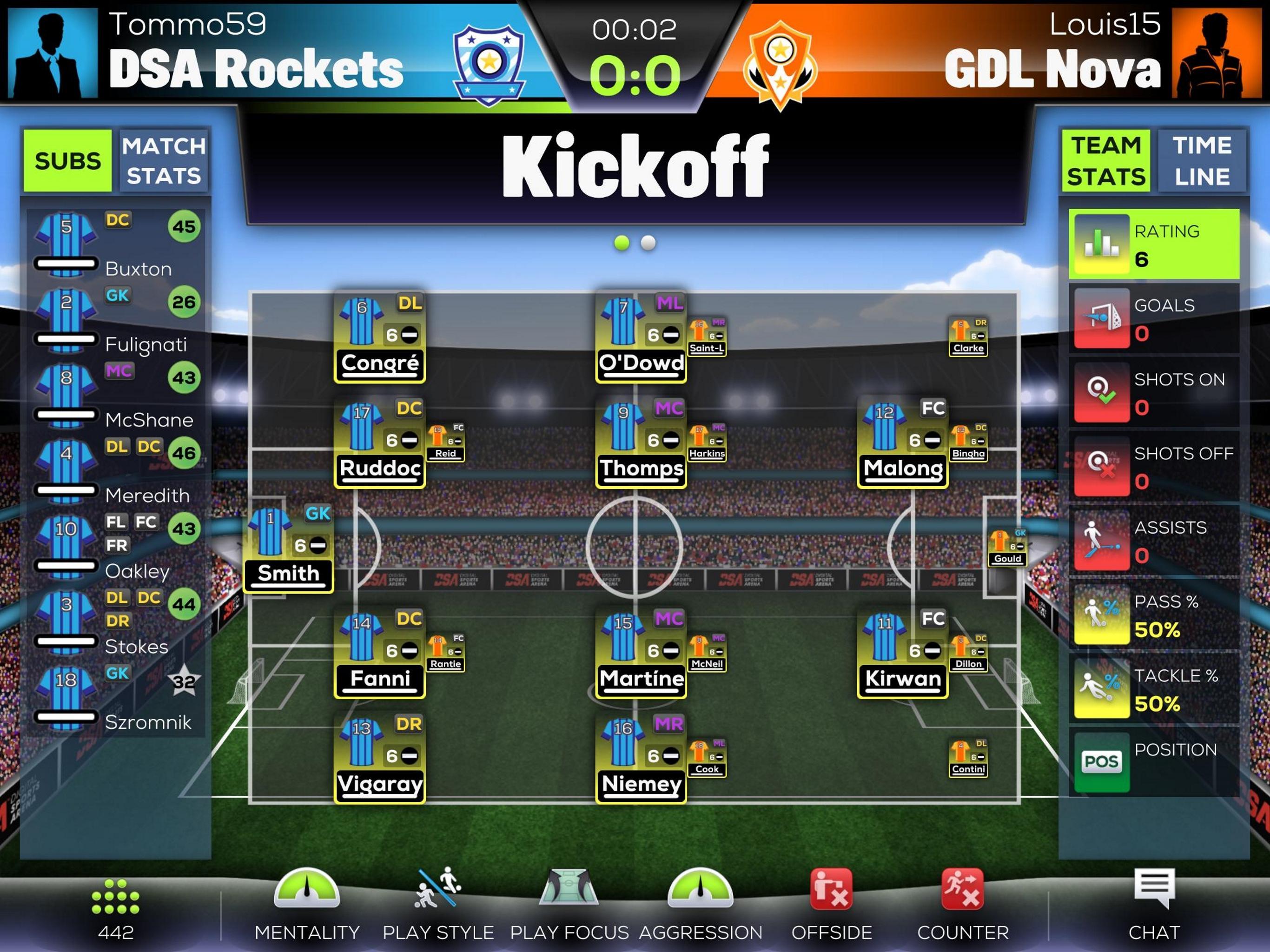Screen dimensions: 1270x952
Task: Switch to the Match Stats tab
Action: (x=163, y=161)
